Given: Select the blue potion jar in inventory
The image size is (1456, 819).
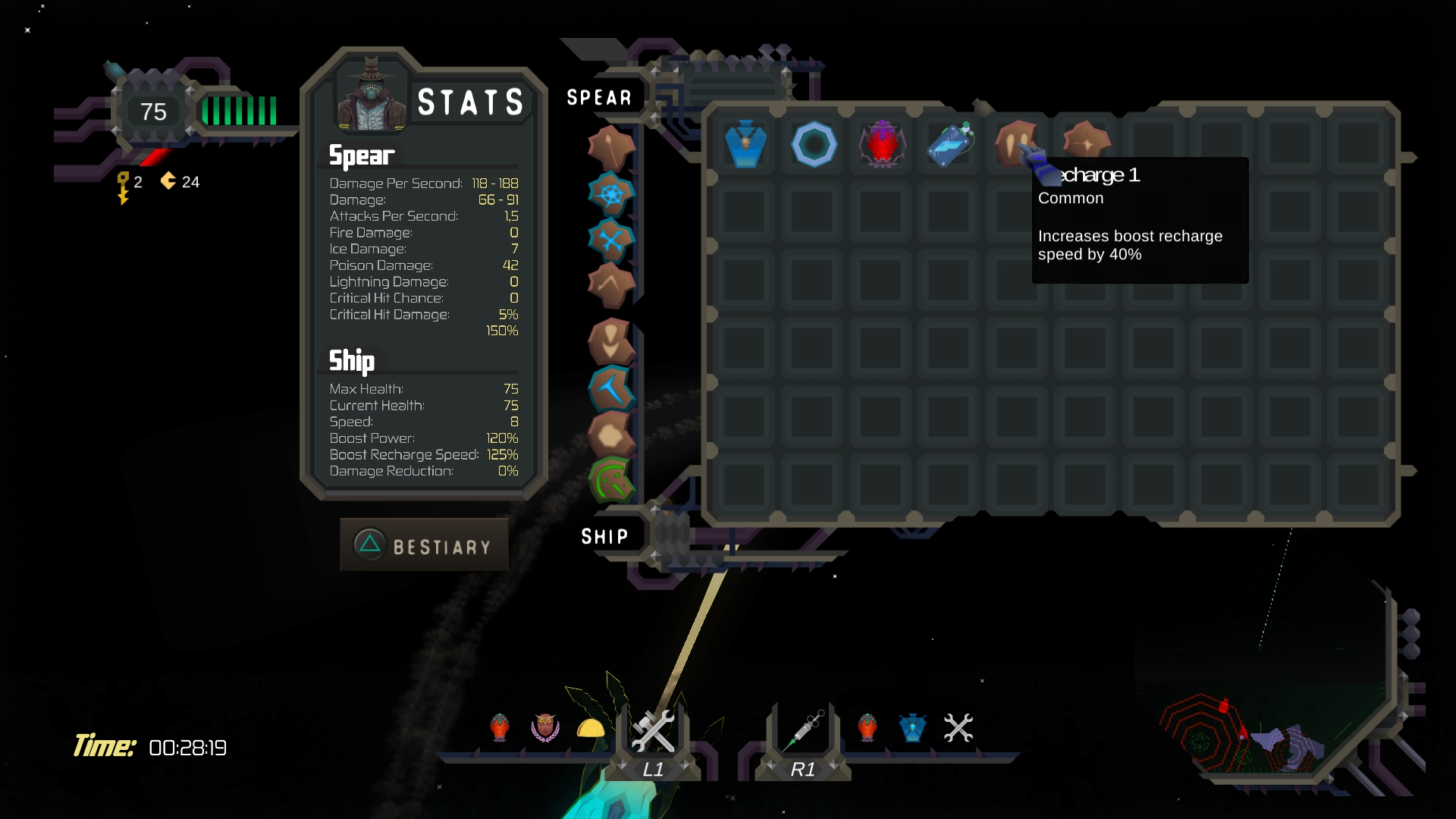Looking at the screenshot, I should pos(745,143).
